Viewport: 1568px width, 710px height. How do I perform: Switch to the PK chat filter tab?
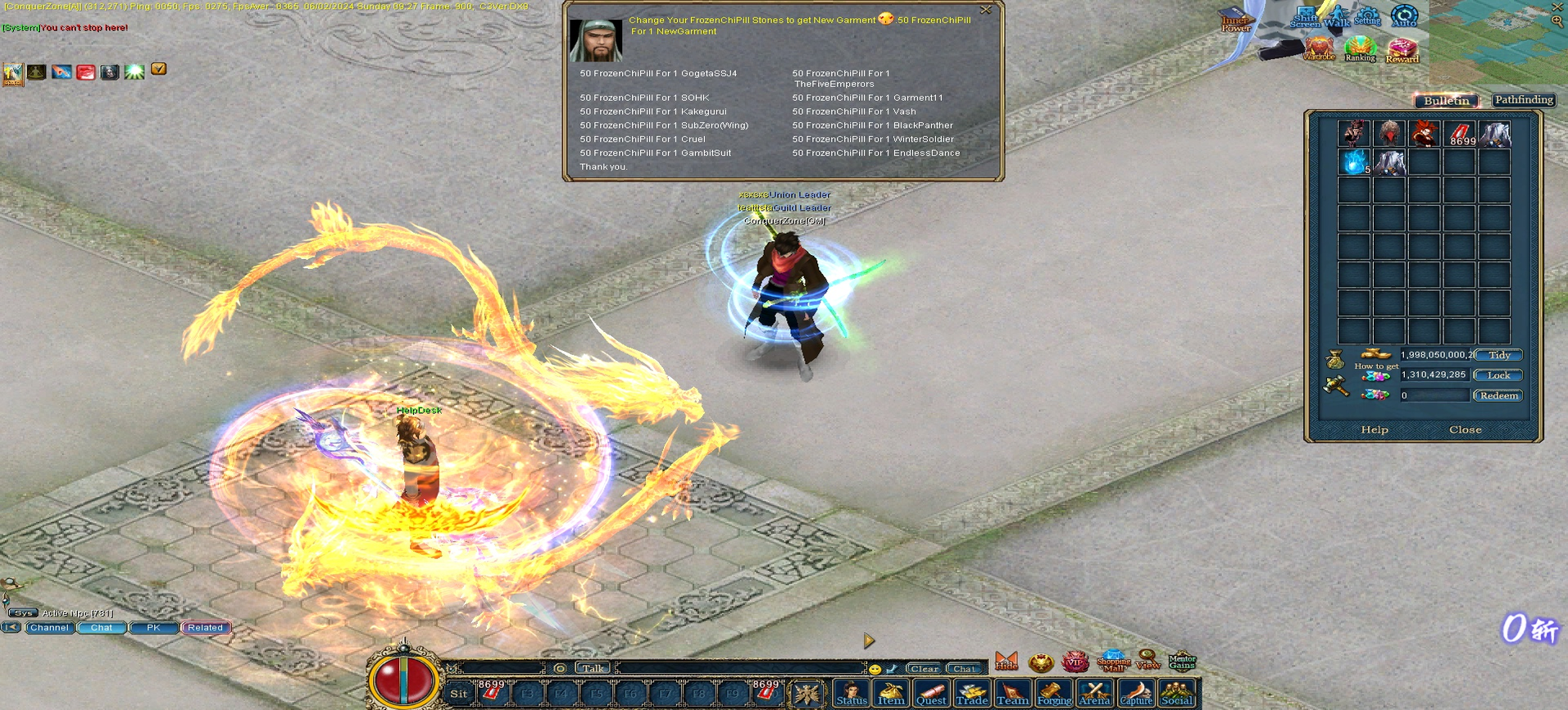point(153,628)
